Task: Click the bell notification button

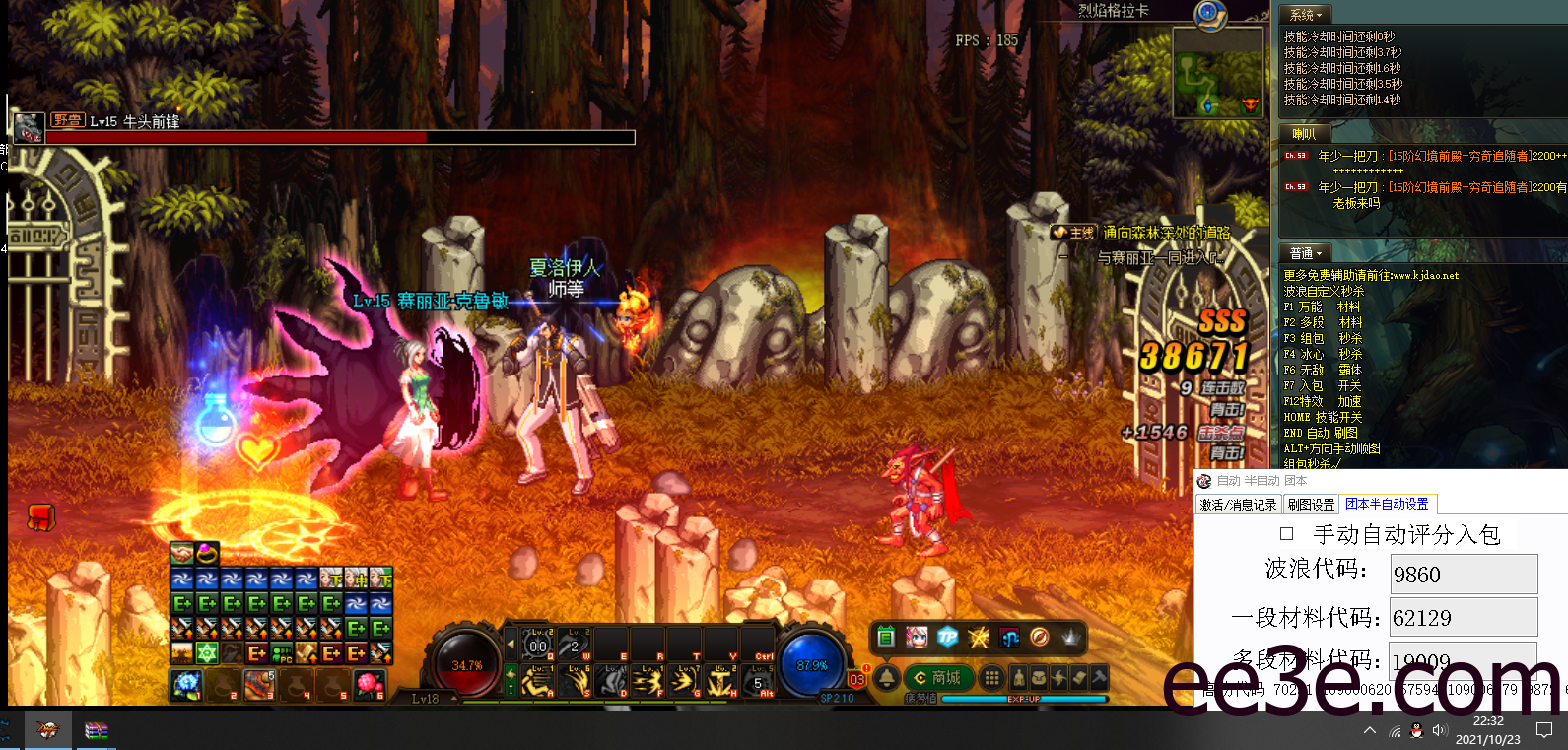Action: click(887, 678)
